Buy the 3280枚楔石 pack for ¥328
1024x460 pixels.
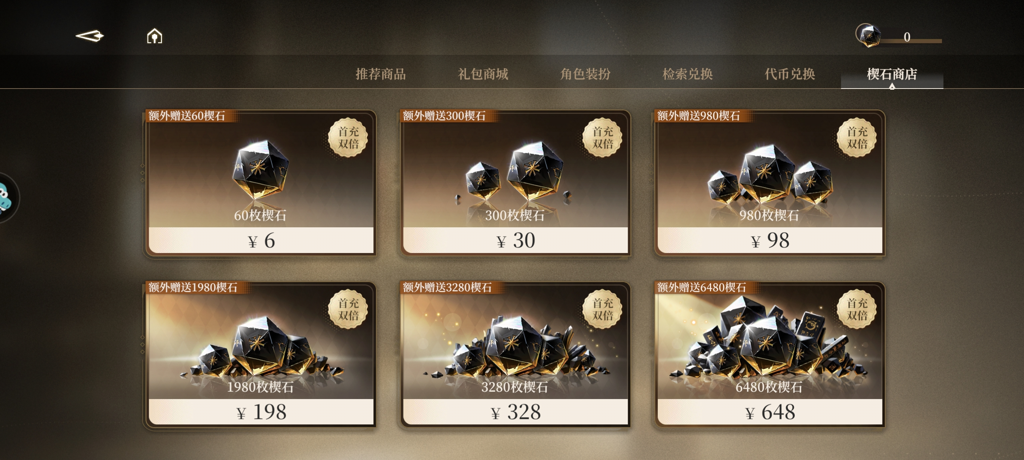[x=515, y=356]
